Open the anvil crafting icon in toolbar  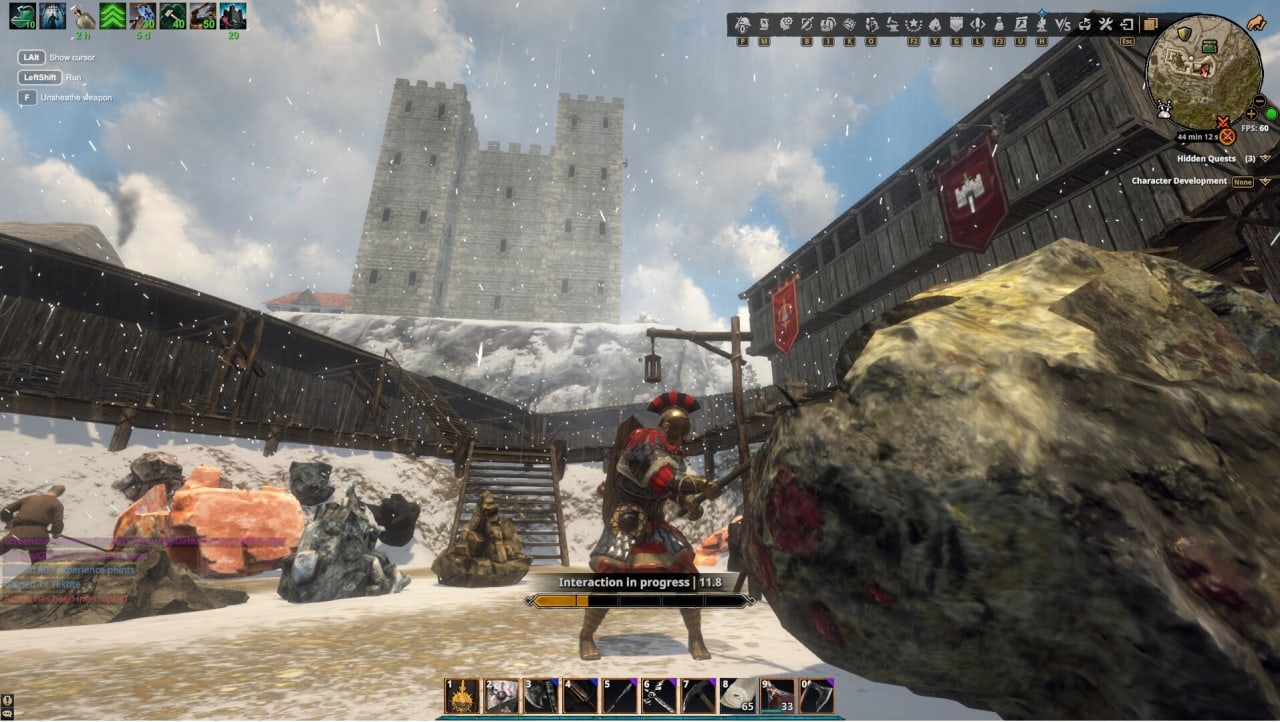click(893, 24)
